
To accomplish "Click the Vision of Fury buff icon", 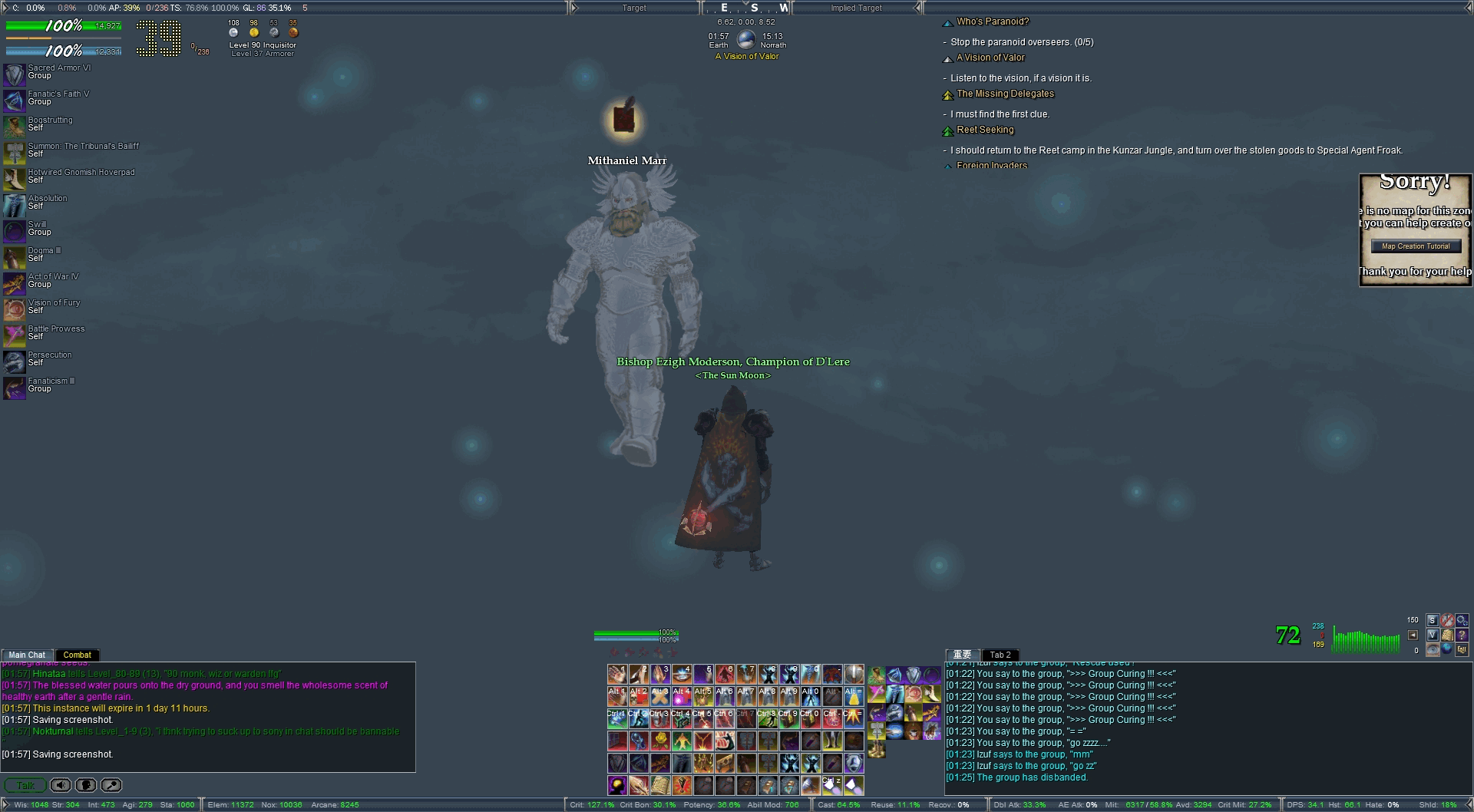I will (14, 309).
